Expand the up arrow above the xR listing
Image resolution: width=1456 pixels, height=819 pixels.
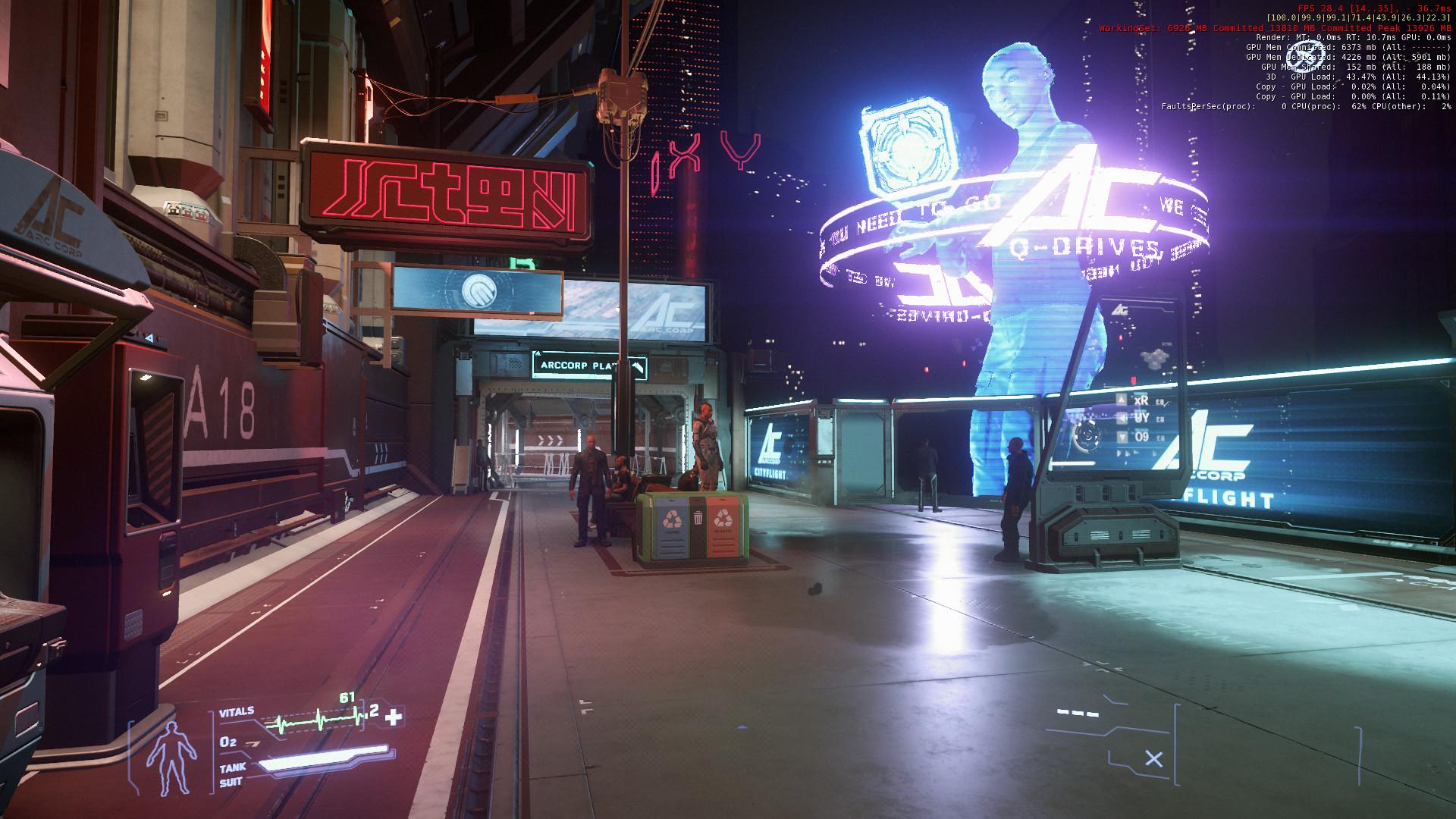click(1122, 399)
